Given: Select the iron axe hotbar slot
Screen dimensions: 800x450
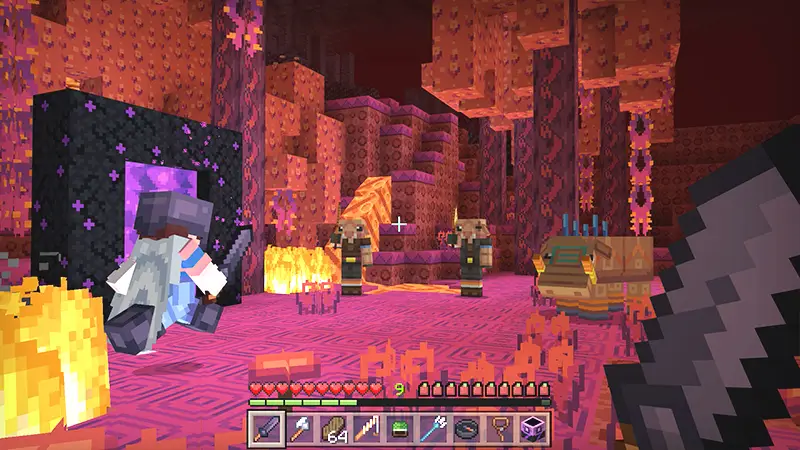Looking at the screenshot, I should point(301,430).
